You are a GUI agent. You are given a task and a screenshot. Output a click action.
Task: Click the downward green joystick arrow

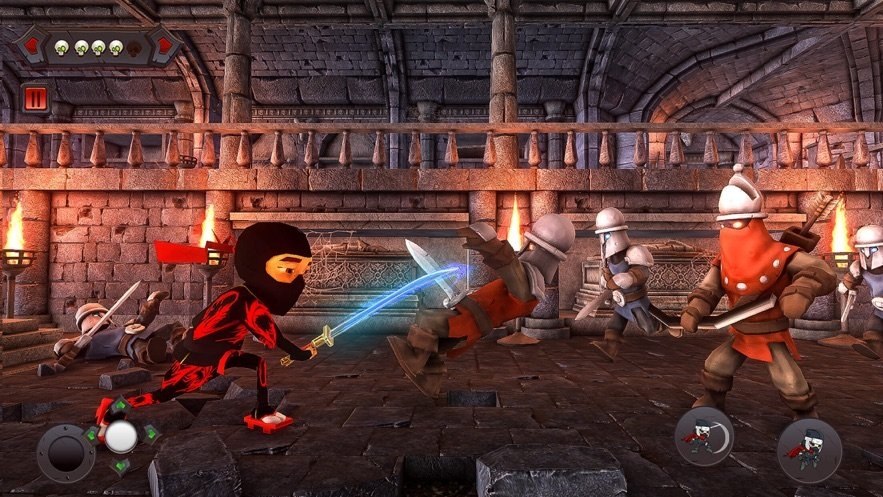coord(121,465)
